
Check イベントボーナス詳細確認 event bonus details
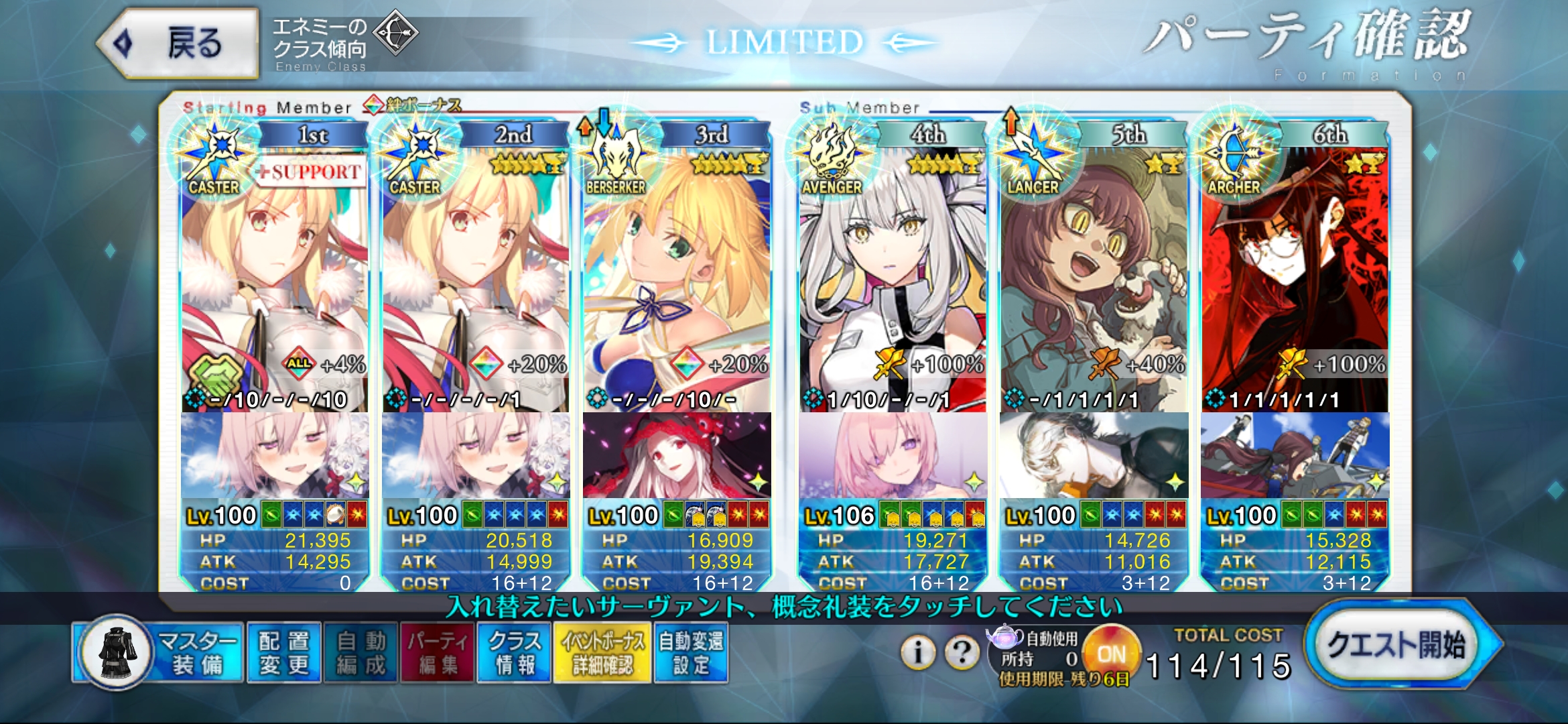[602, 652]
